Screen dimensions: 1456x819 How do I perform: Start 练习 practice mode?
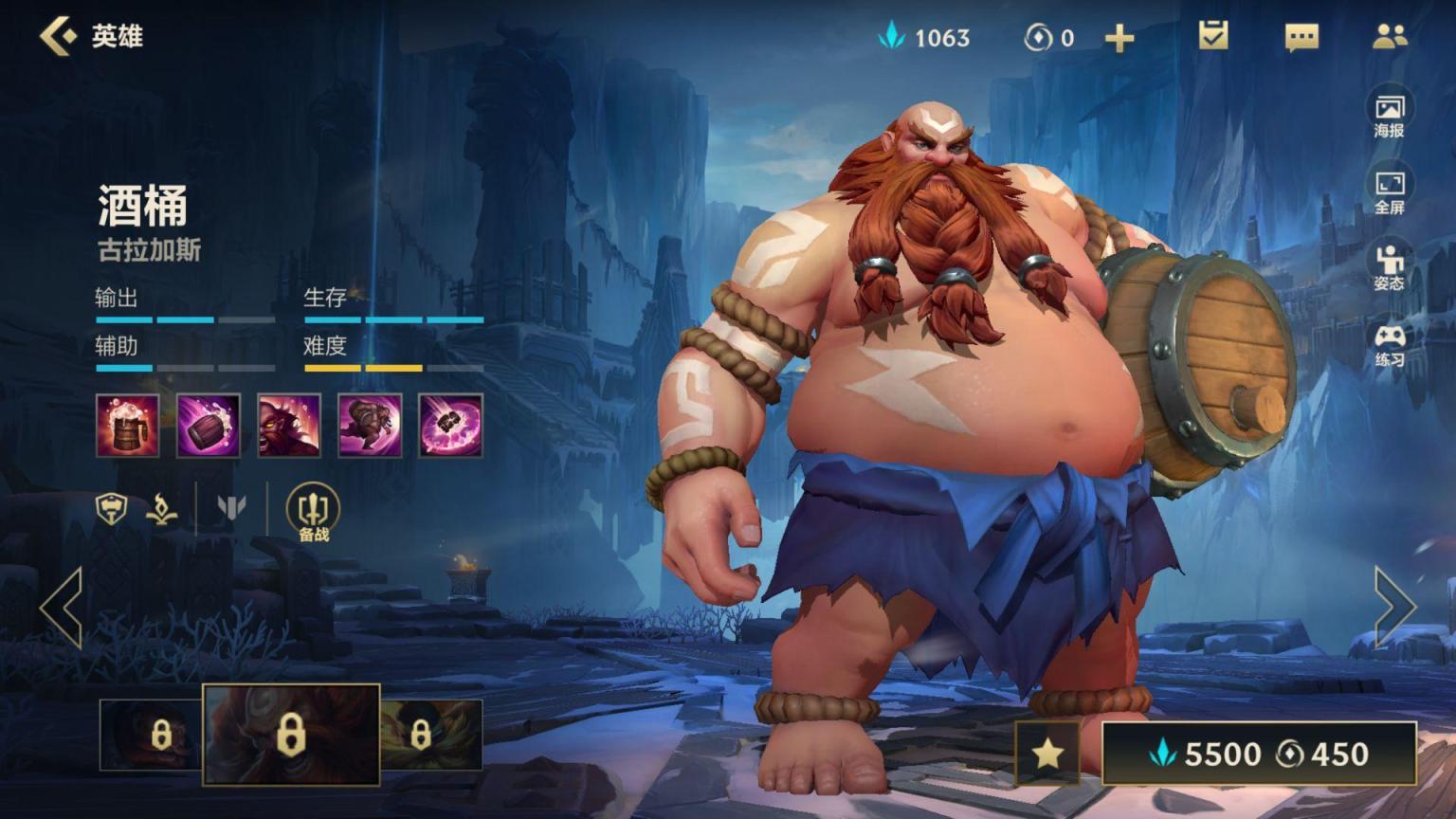(1390, 344)
